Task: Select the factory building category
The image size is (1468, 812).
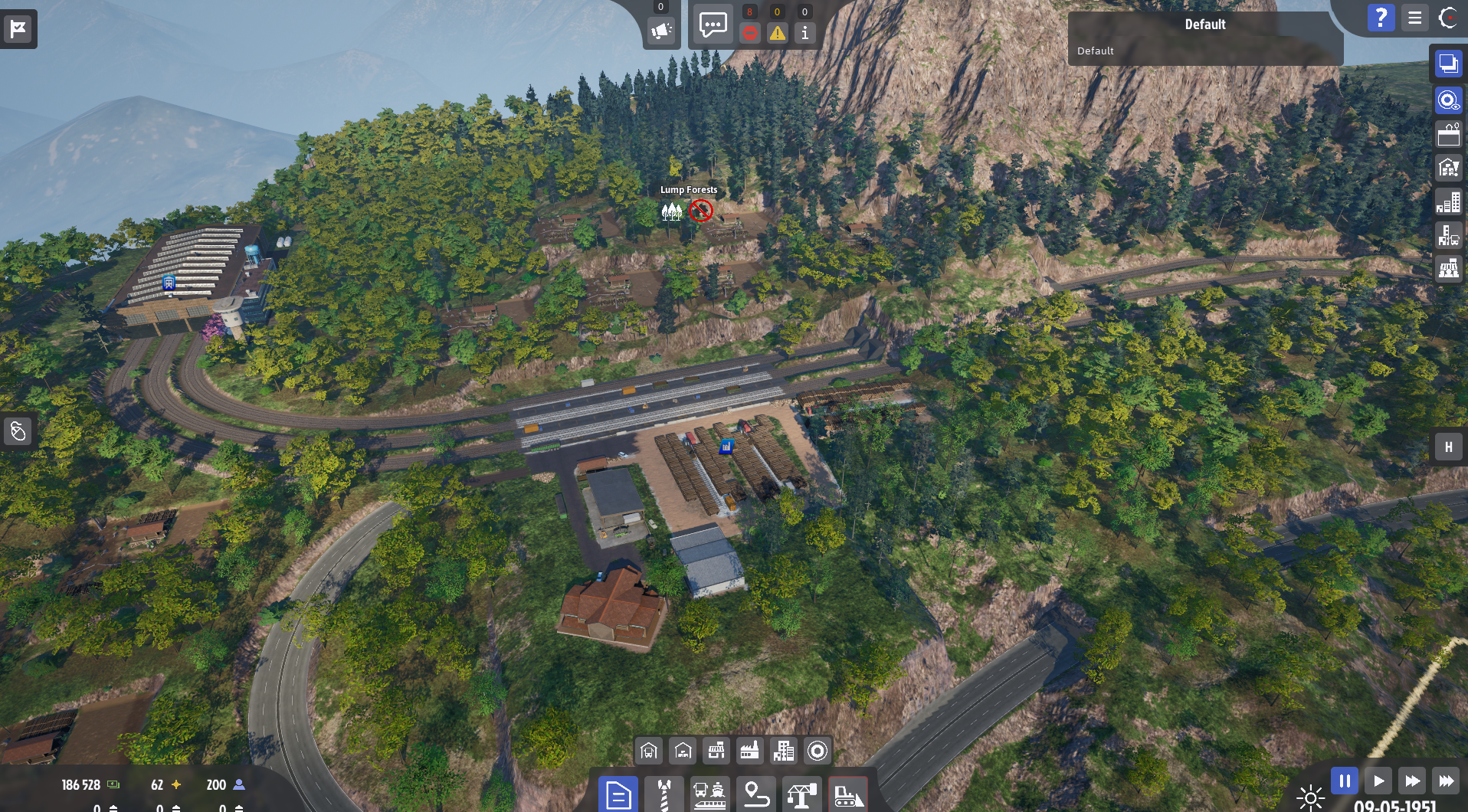Action: 749,751
